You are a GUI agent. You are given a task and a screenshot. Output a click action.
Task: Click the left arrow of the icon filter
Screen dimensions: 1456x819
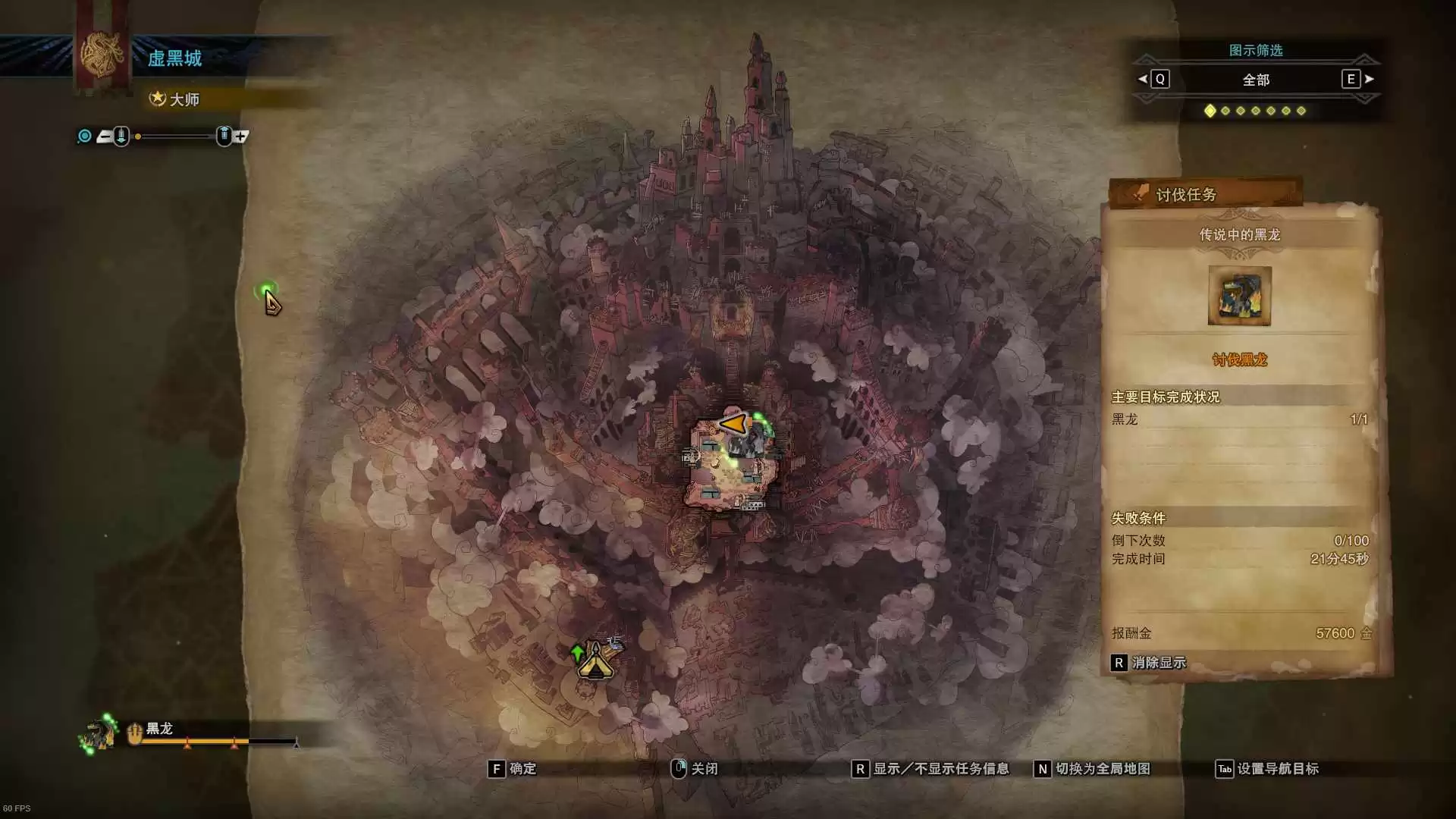click(1143, 79)
